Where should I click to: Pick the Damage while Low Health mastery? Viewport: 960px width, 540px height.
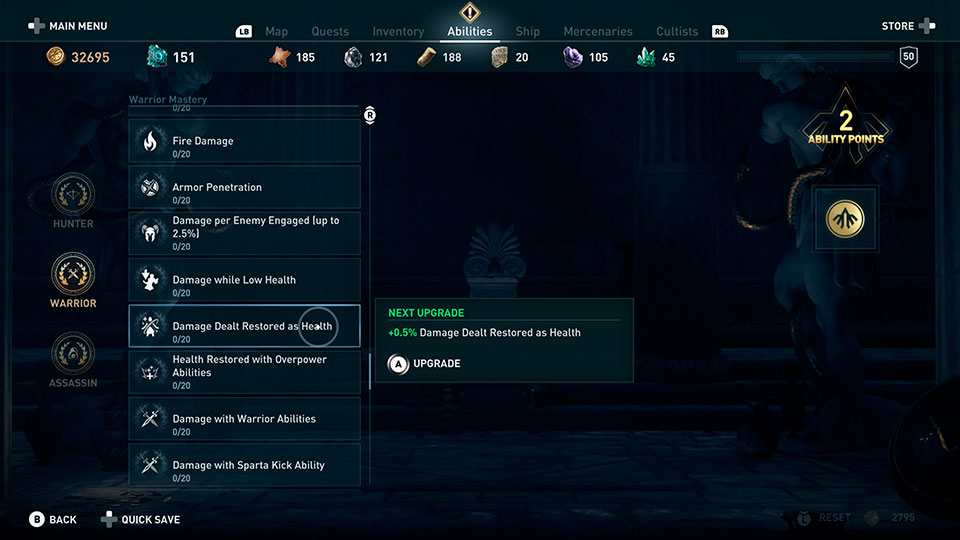[x=244, y=280]
